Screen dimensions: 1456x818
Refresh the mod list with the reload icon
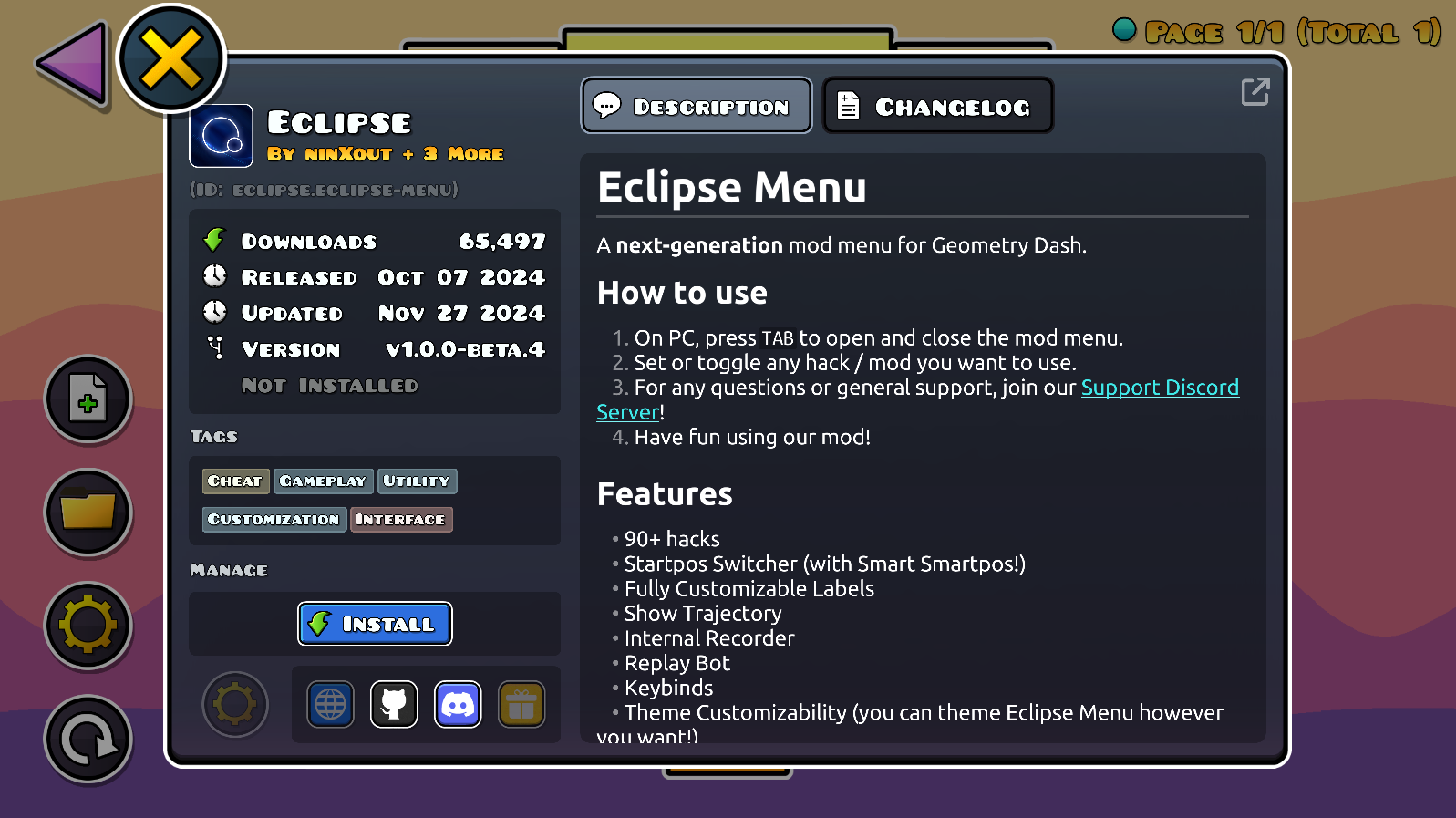click(88, 739)
